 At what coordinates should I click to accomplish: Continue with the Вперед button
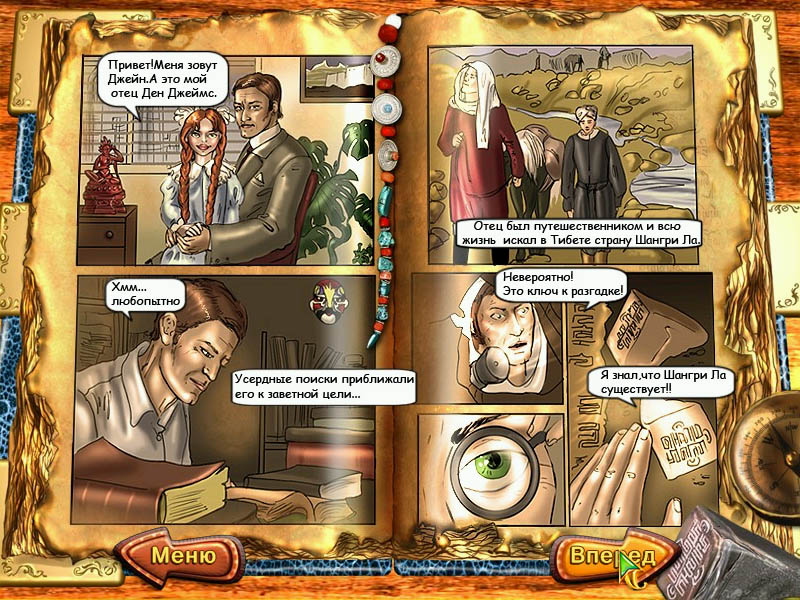coord(606,556)
